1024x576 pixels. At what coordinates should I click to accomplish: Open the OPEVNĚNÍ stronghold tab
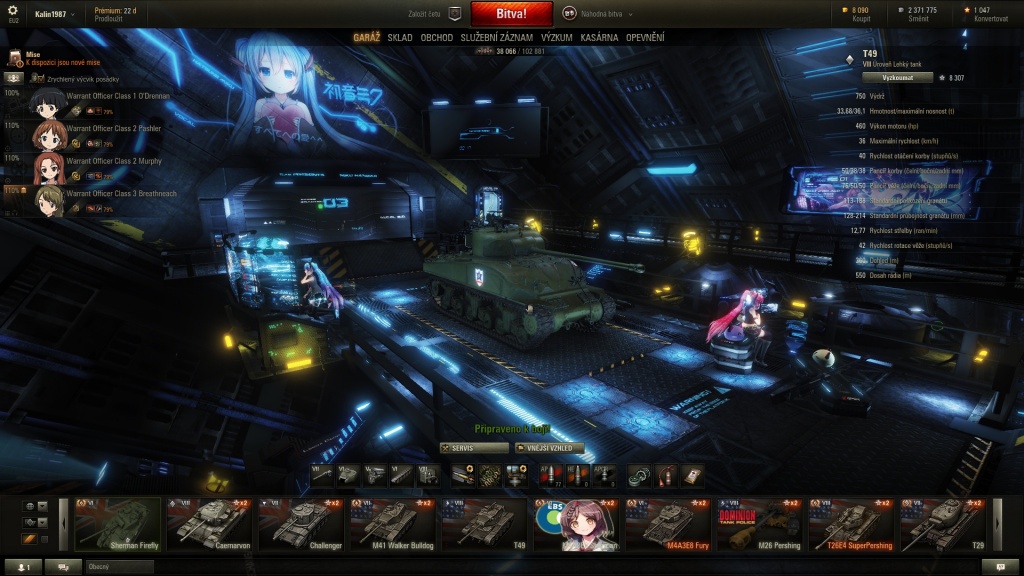point(645,38)
